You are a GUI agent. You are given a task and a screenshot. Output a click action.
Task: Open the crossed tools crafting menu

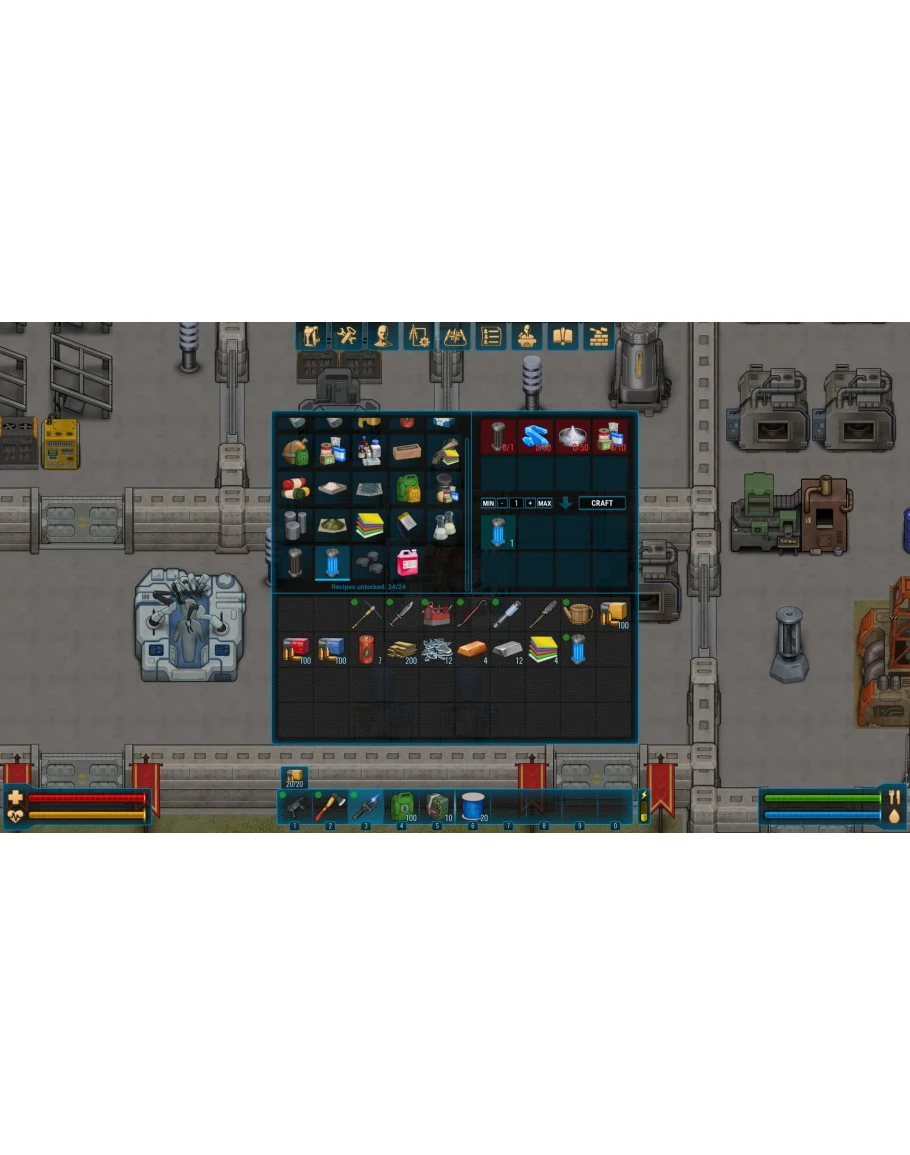346,336
